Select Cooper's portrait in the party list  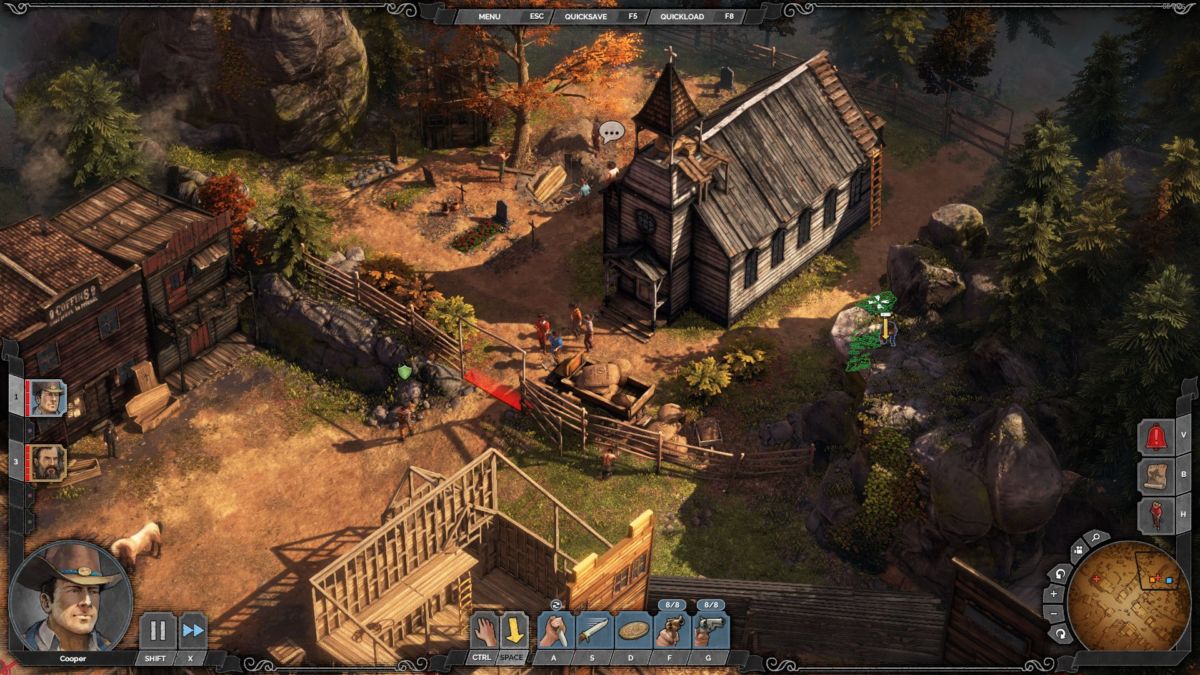47,398
